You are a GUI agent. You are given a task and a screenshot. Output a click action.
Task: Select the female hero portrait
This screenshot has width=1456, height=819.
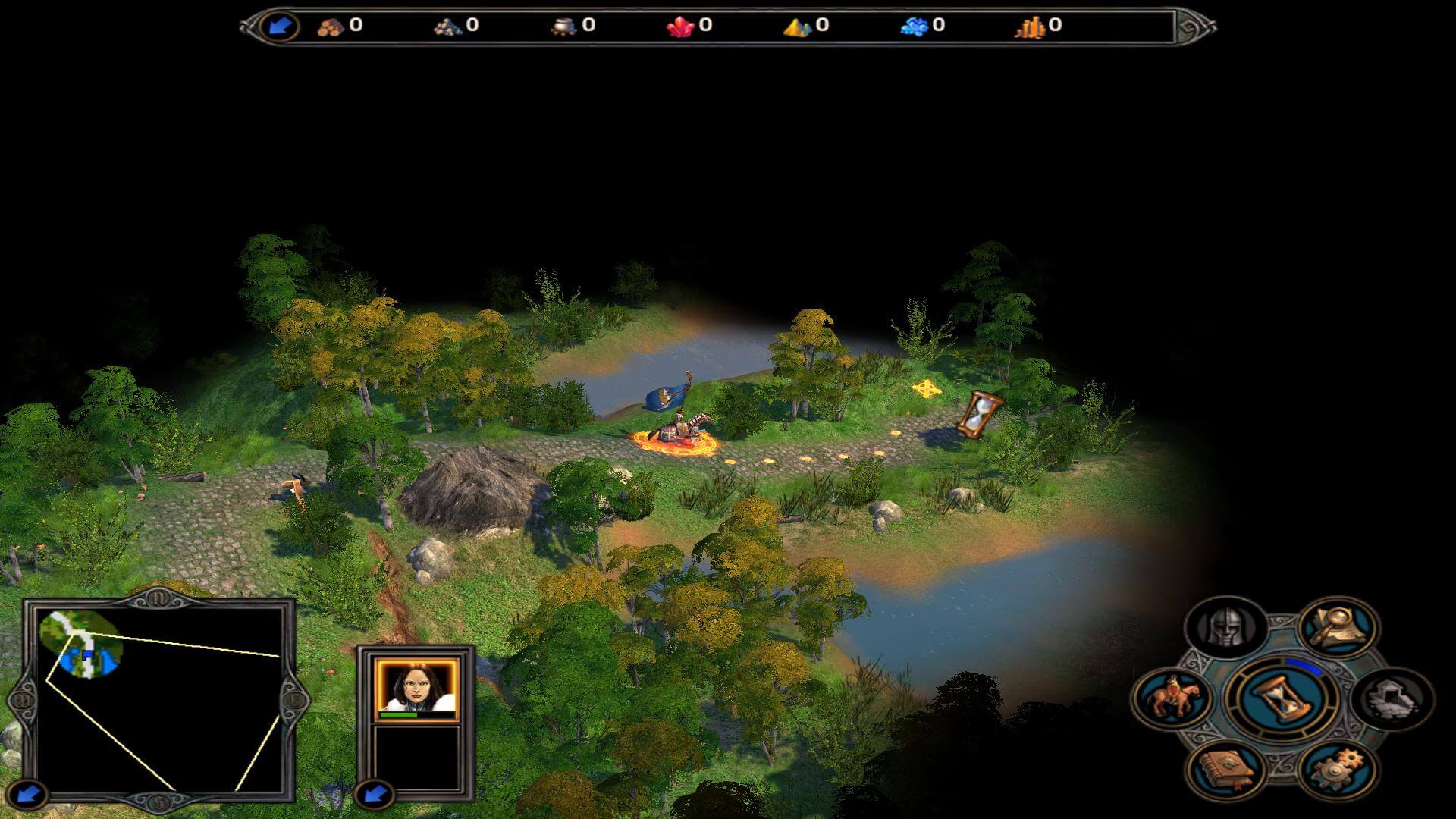[x=416, y=689]
